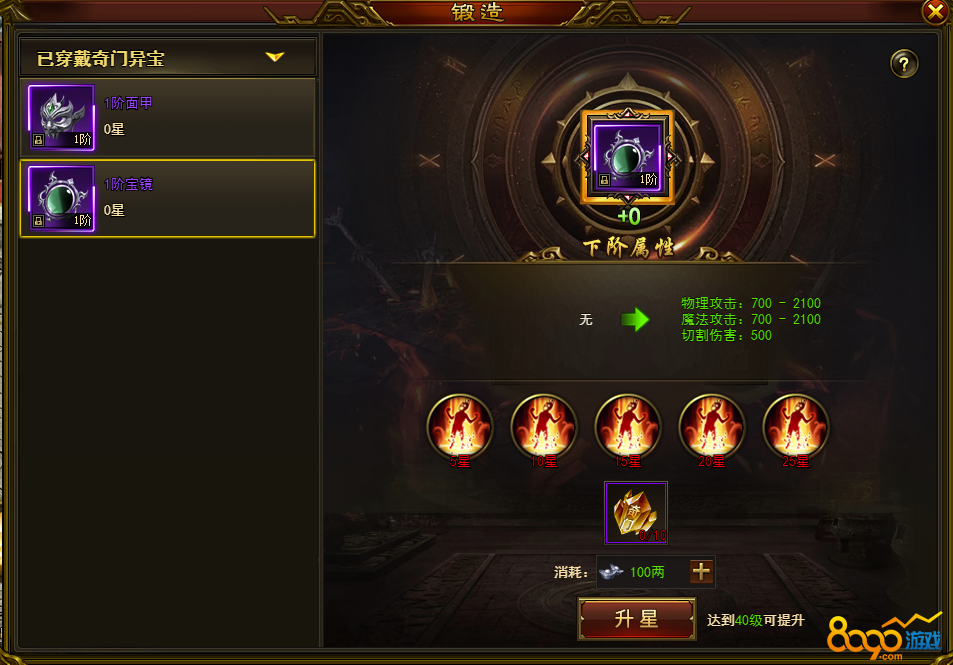953x665 pixels.
Task: Select the 1阶面甲 equipment row
Action: (x=167, y=117)
